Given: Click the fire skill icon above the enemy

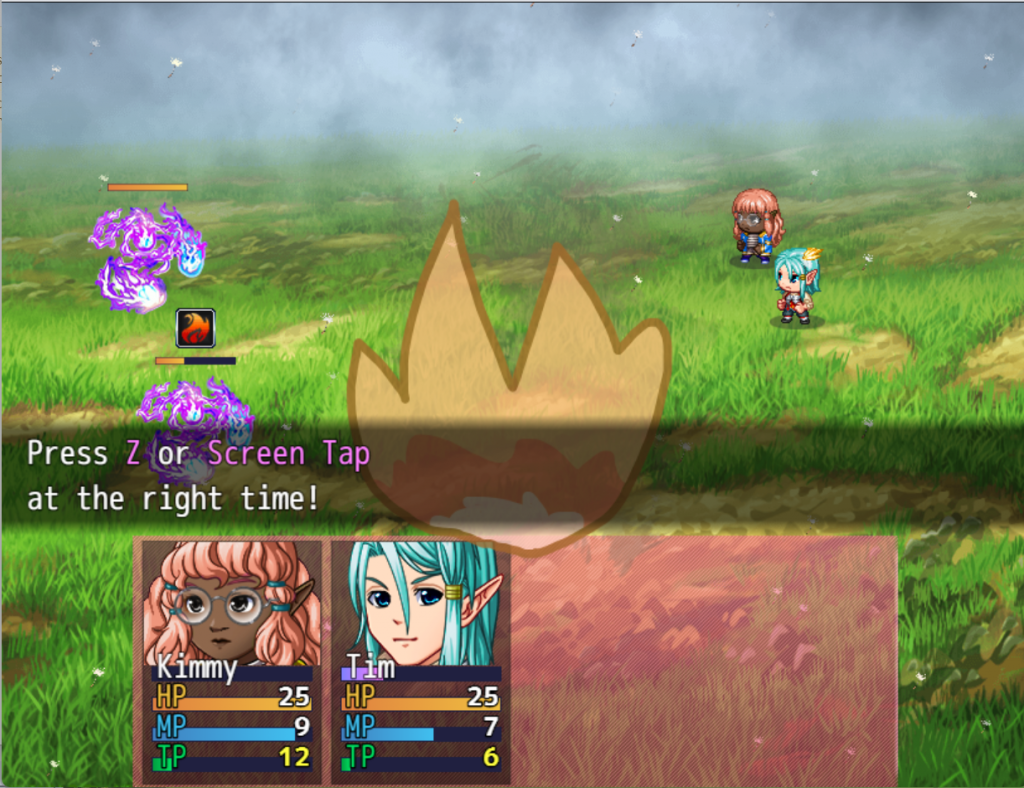Looking at the screenshot, I should click(x=196, y=328).
